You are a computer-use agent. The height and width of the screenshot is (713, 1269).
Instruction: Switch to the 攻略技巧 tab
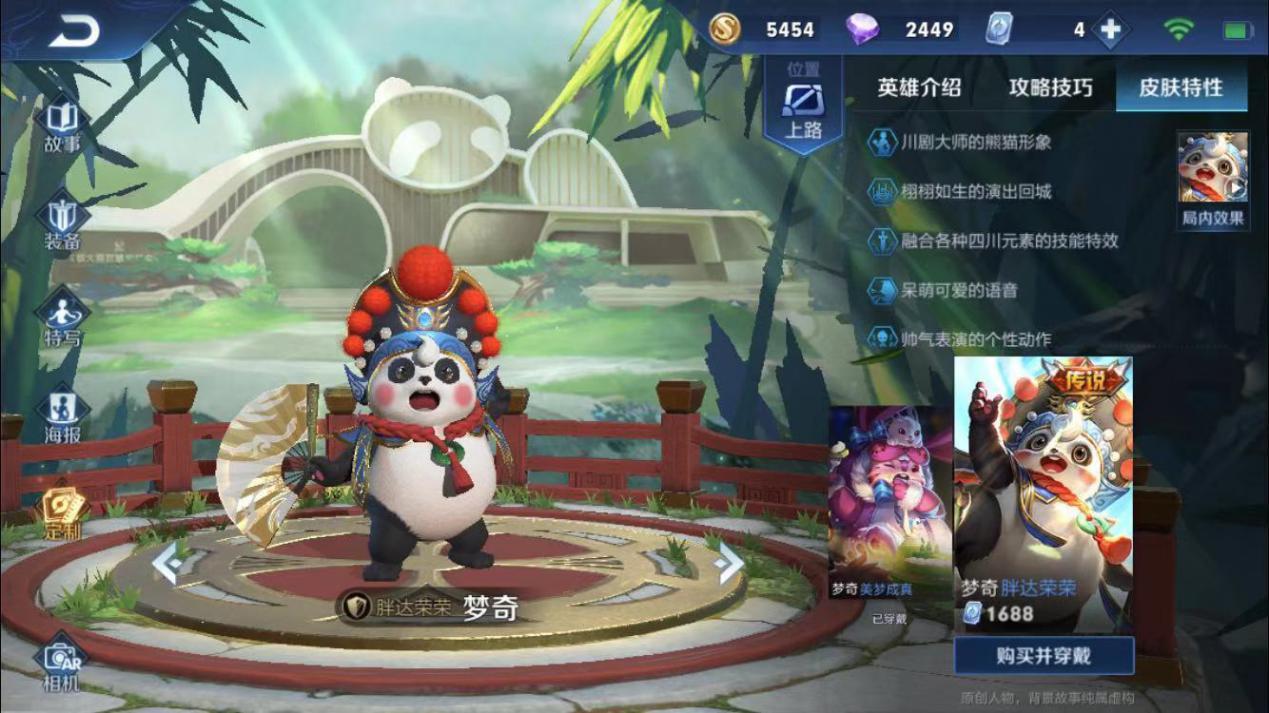[x=1050, y=88]
